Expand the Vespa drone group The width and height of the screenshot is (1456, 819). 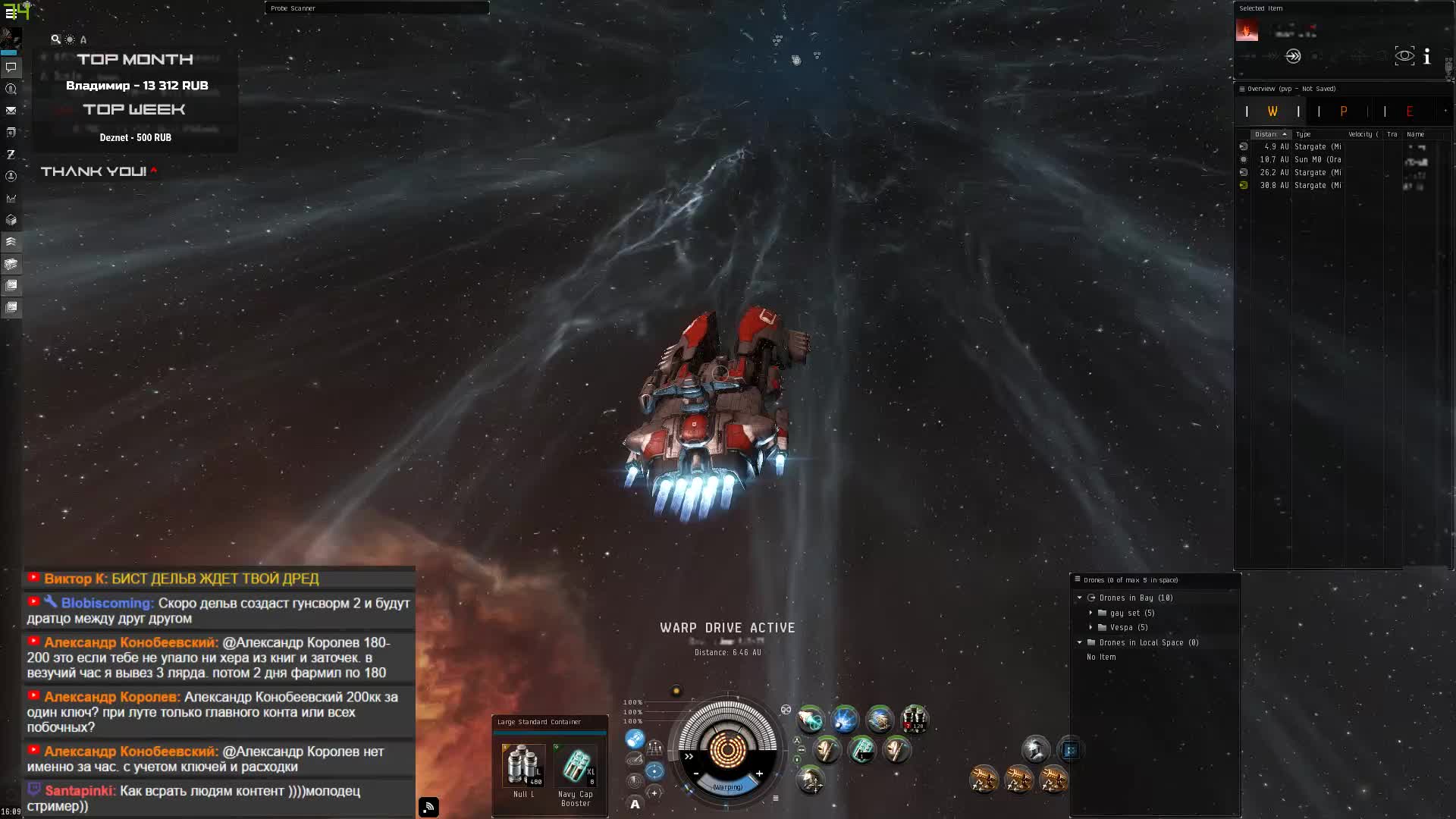[1091, 627]
